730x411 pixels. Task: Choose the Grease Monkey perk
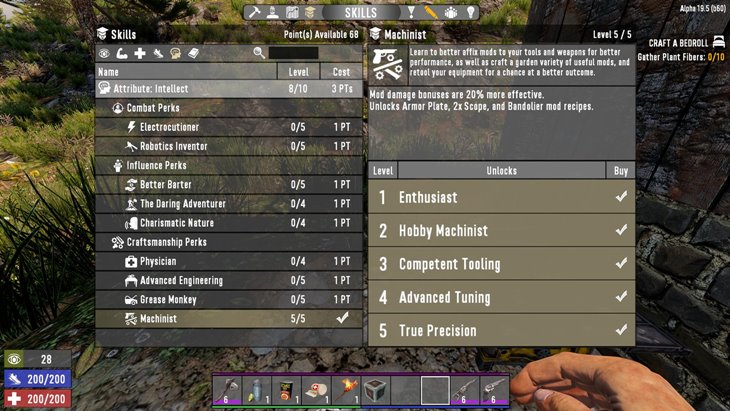[229, 300]
